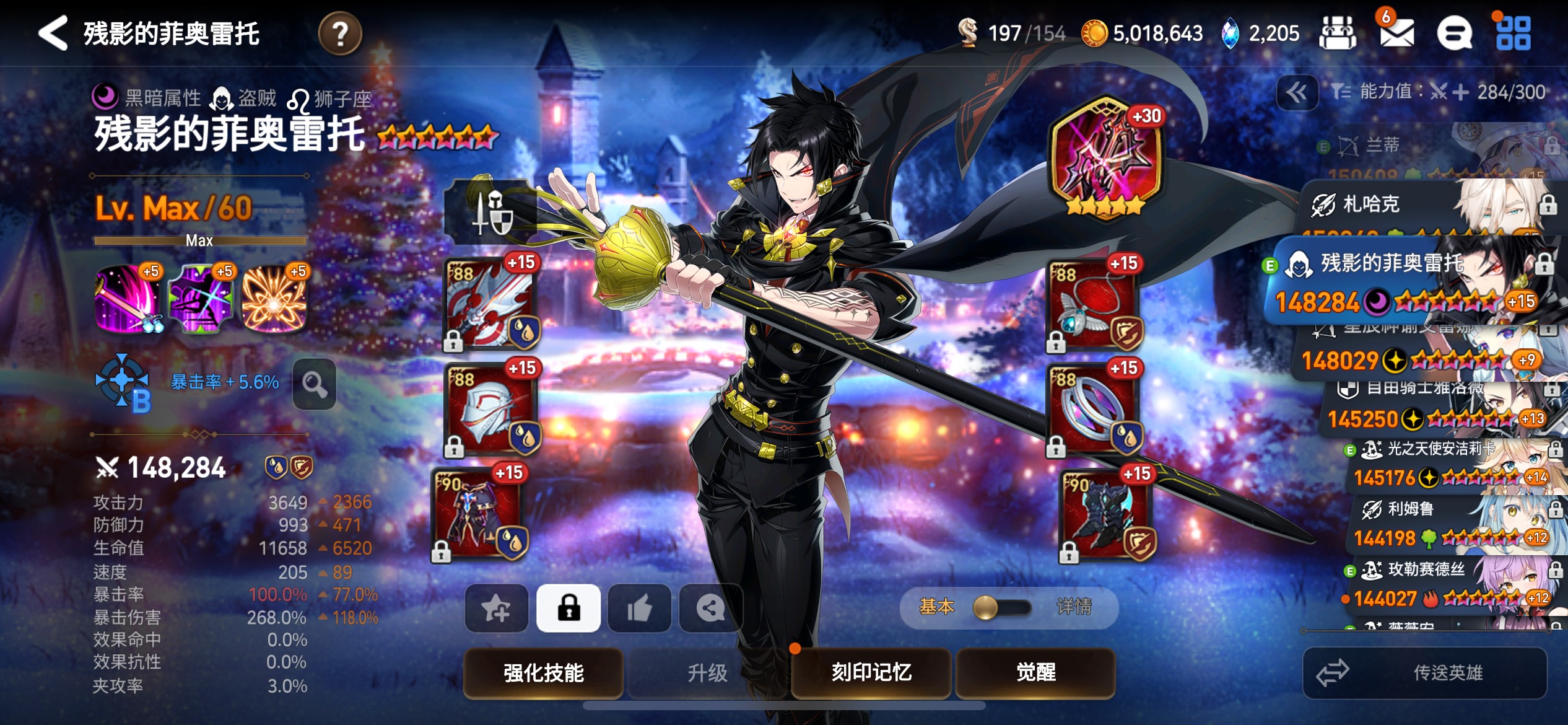1568x725 pixels.
Task: Collapse the hero list with double arrow
Action: [1297, 93]
